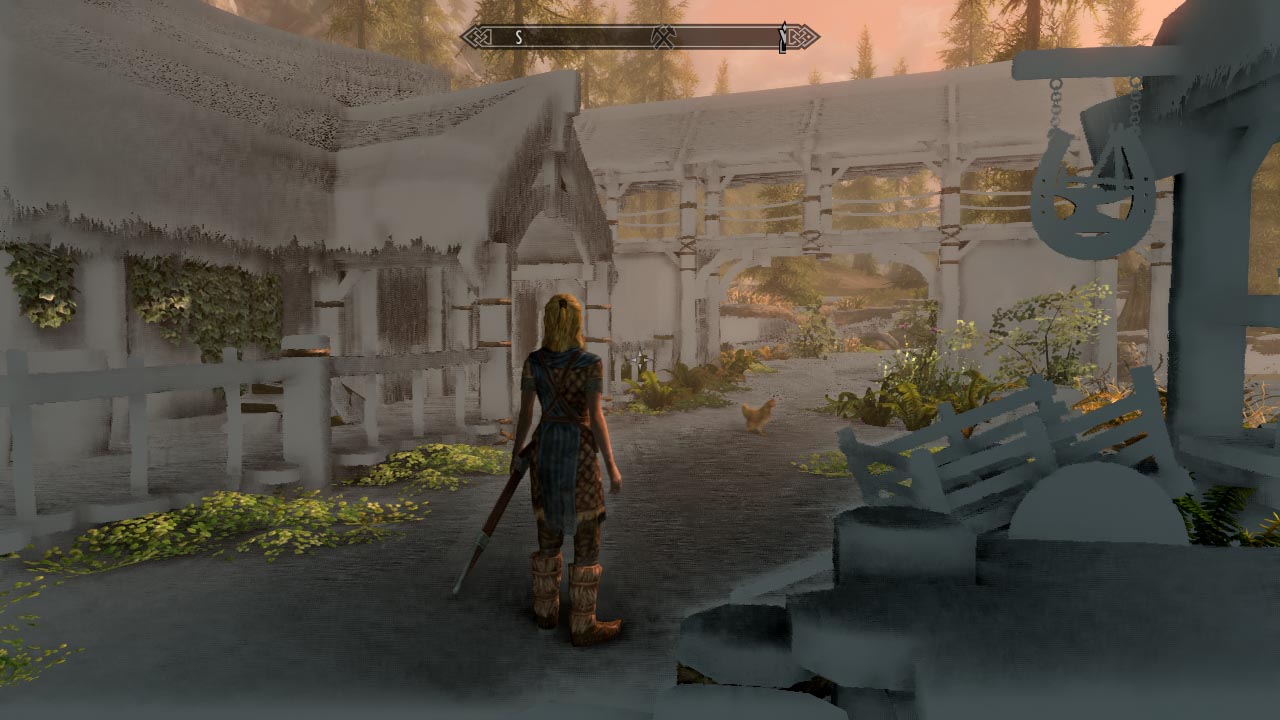This screenshot has width=1280, height=720.
Task: Click the south "S" heading on compass
Action: click(x=519, y=38)
